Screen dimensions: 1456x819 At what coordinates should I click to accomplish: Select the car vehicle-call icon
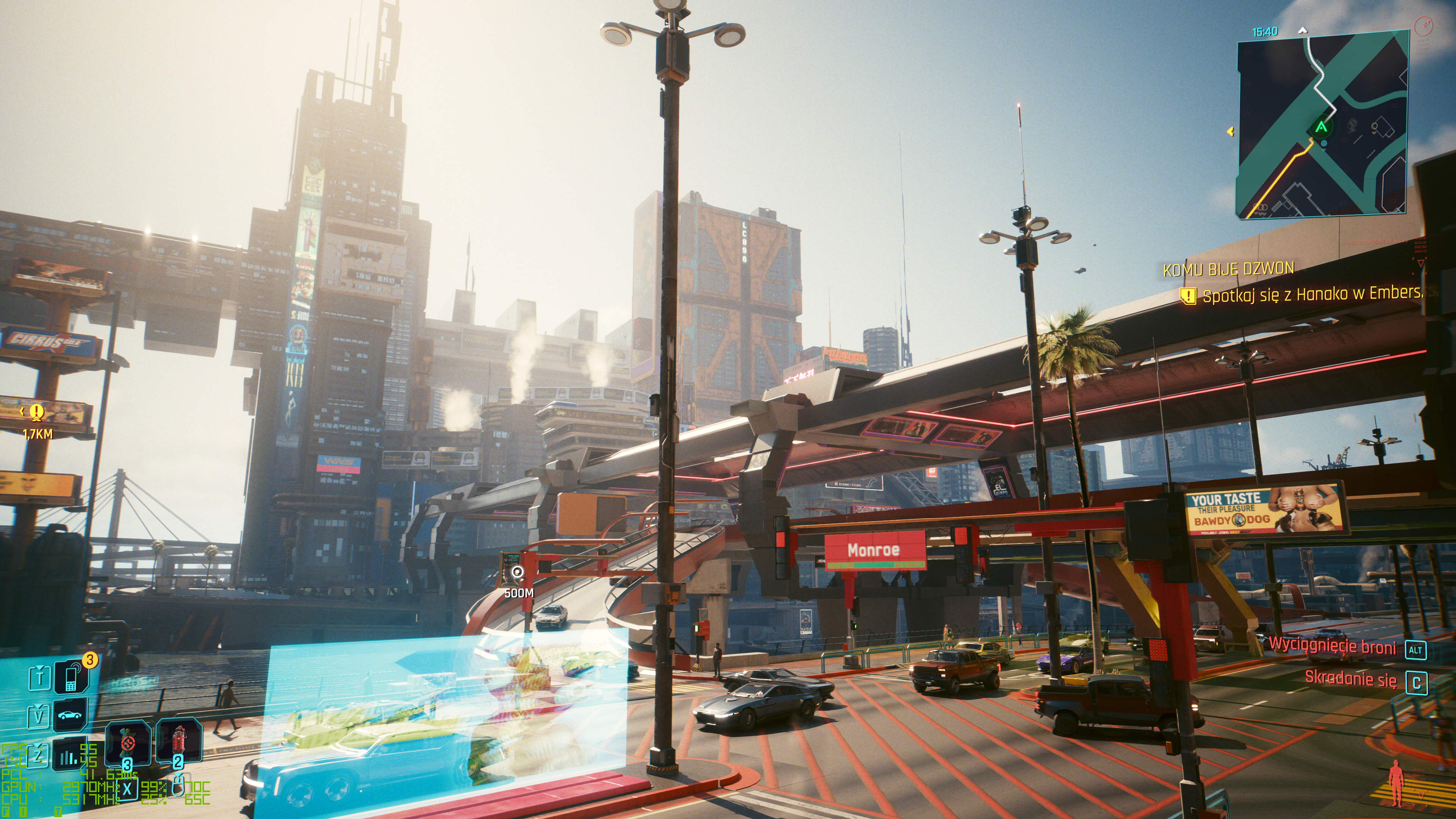click(x=70, y=715)
